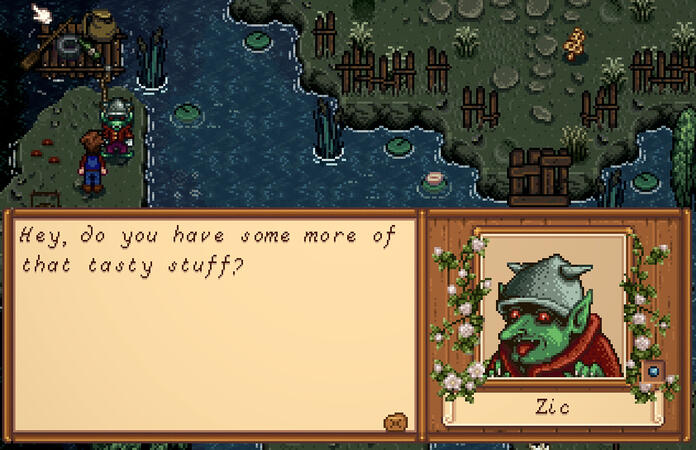The width and height of the screenshot is (696, 450).
Task: Click the blue friendship jewel beside Zic's portrait
Action: point(654,371)
